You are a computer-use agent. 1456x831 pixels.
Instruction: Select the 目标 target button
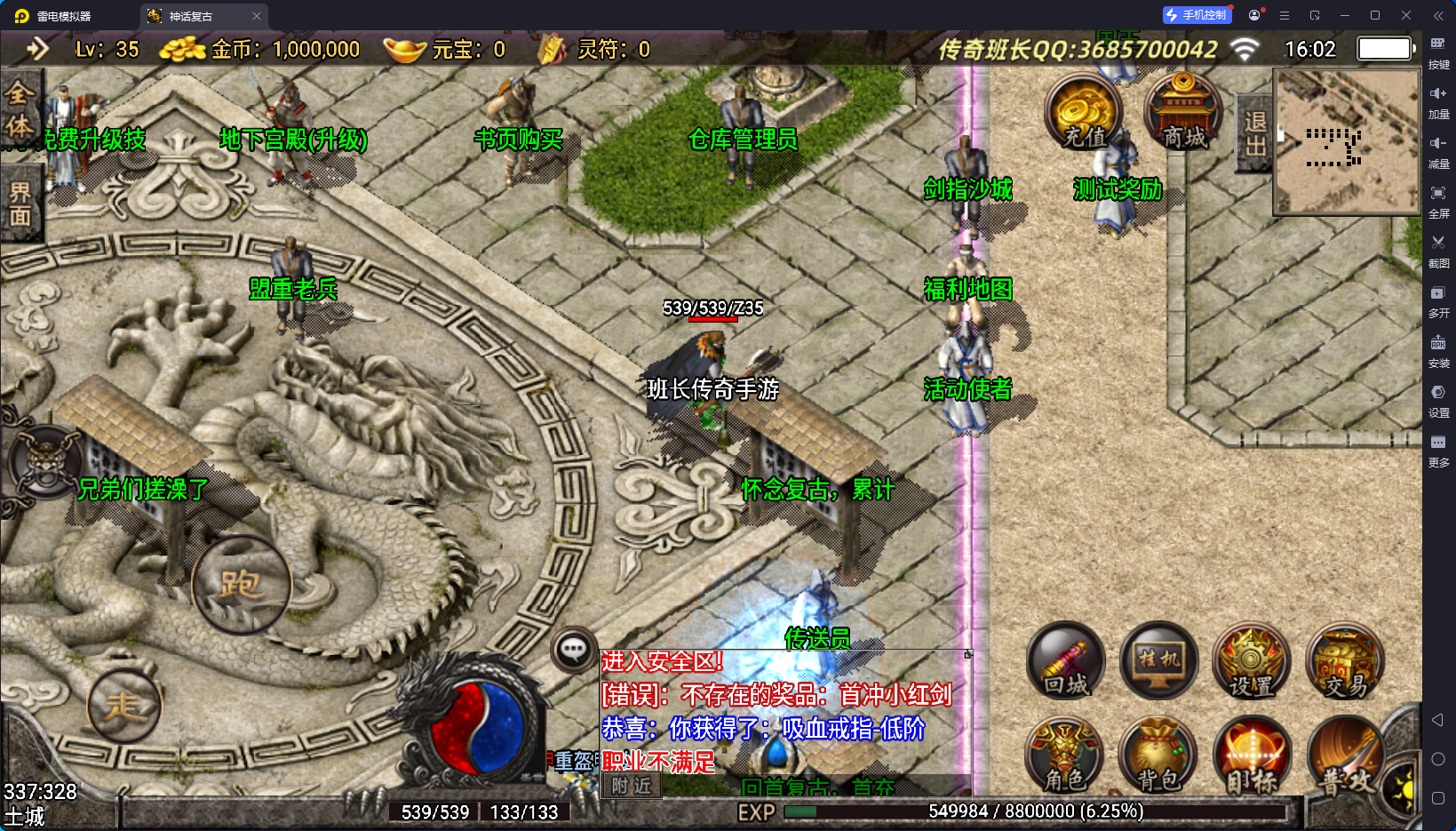(1251, 755)
